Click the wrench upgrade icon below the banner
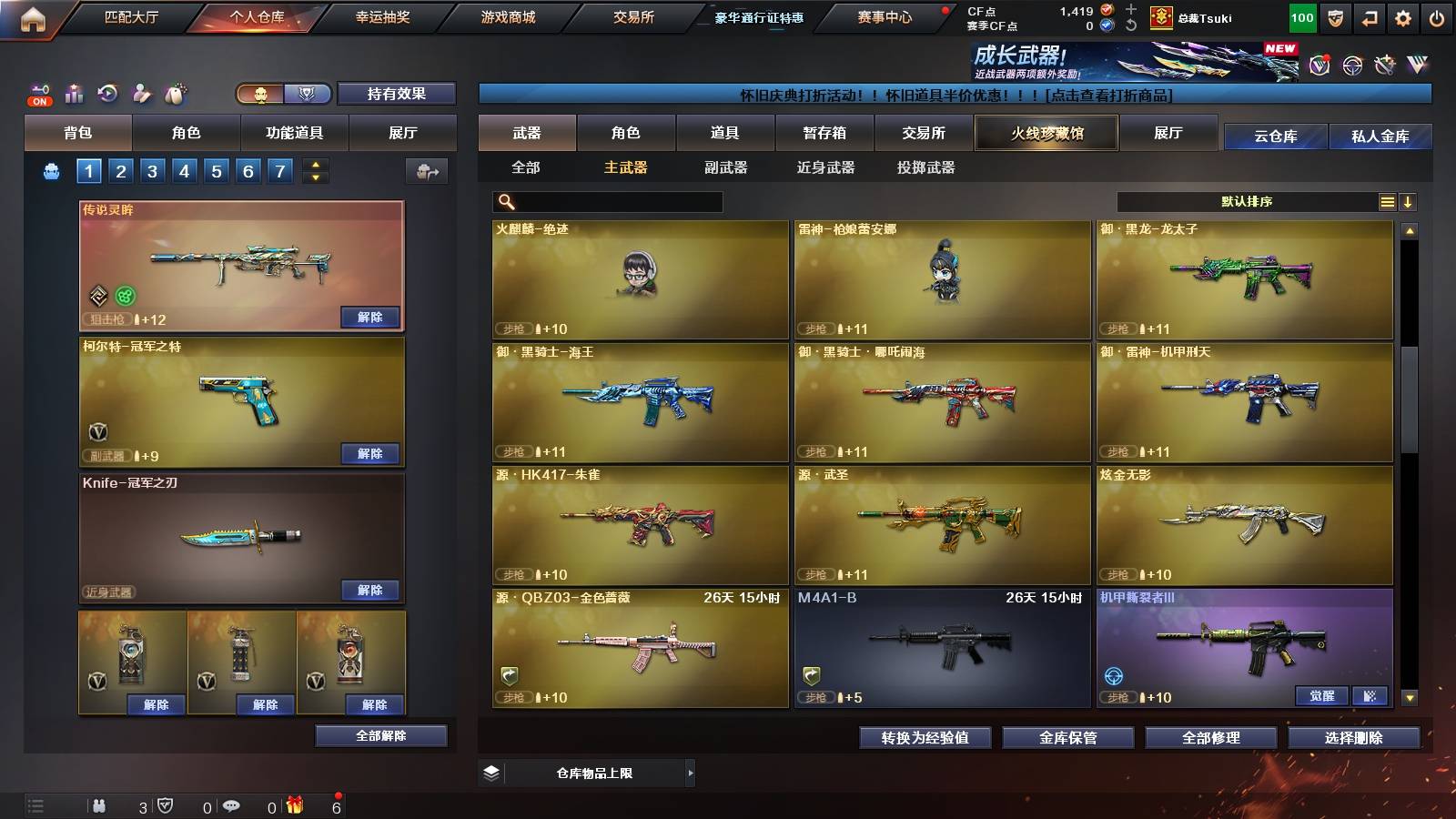This screenshot has height=819, width=1456. click(1386, 66)
